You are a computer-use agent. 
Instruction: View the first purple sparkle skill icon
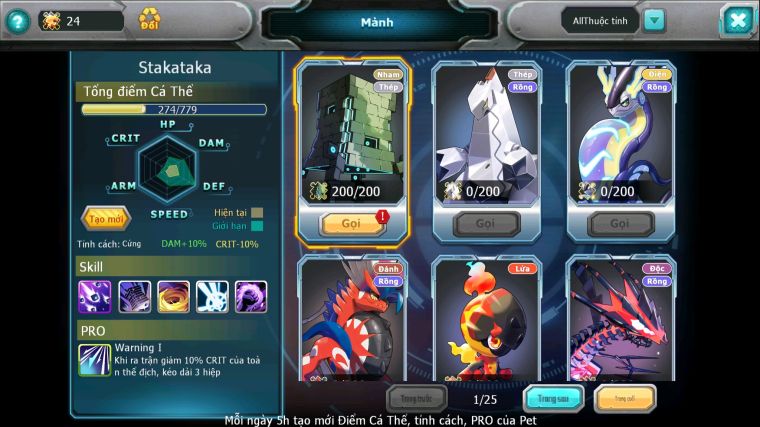(x=95, y=296)
